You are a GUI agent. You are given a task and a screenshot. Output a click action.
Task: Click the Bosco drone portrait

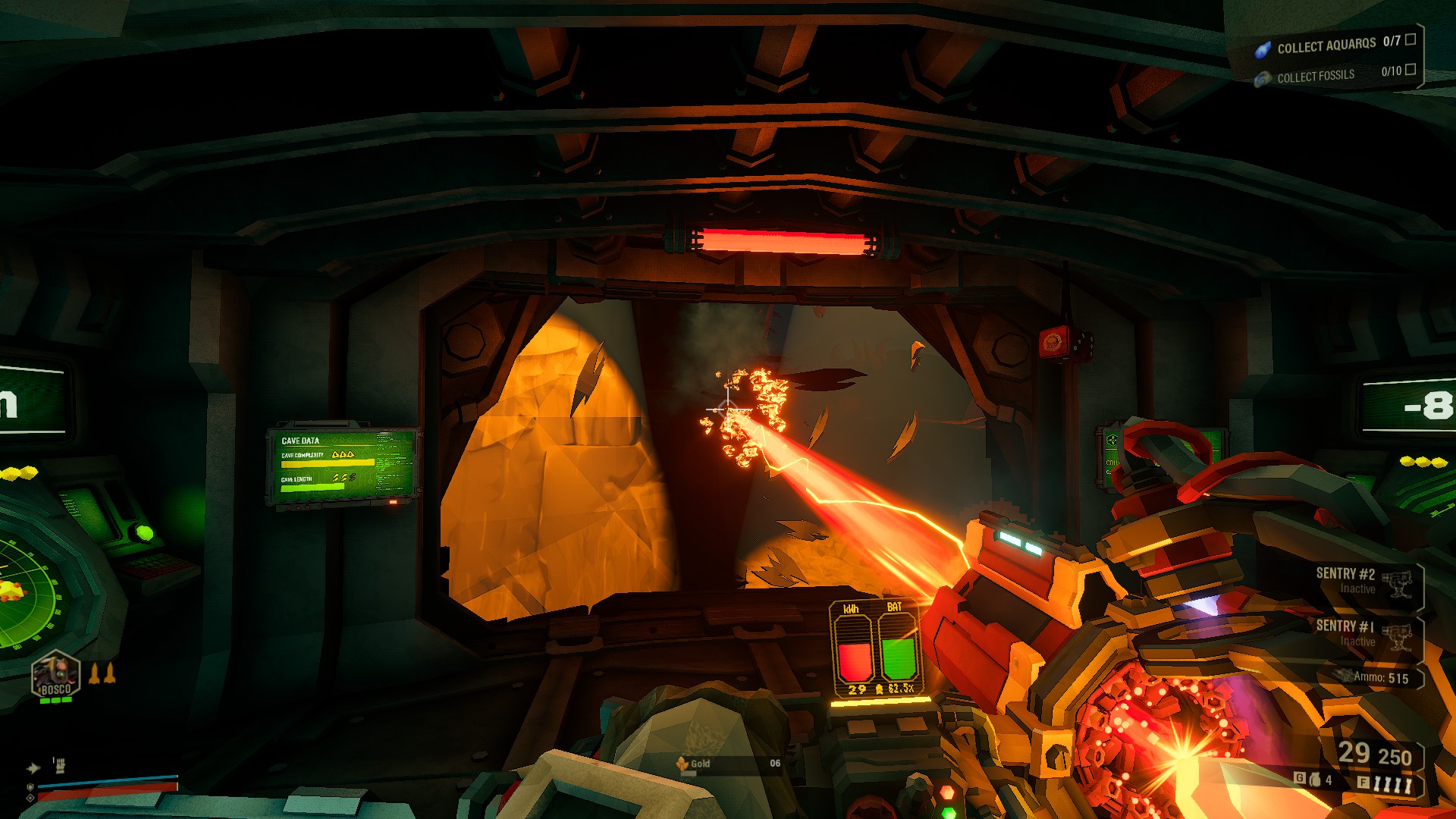tap(55, 674)
